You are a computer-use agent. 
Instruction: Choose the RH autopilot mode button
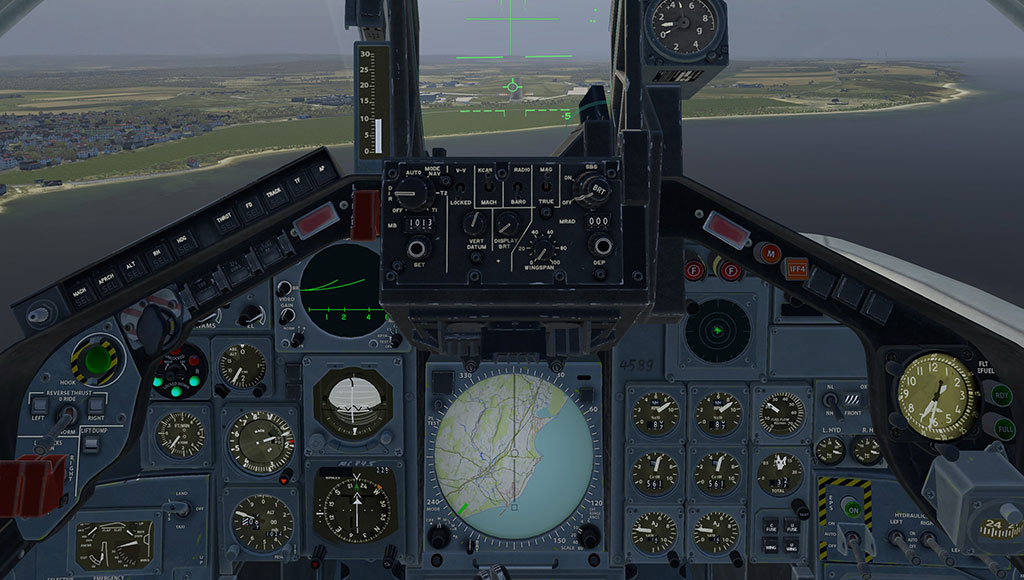(156, 252)
